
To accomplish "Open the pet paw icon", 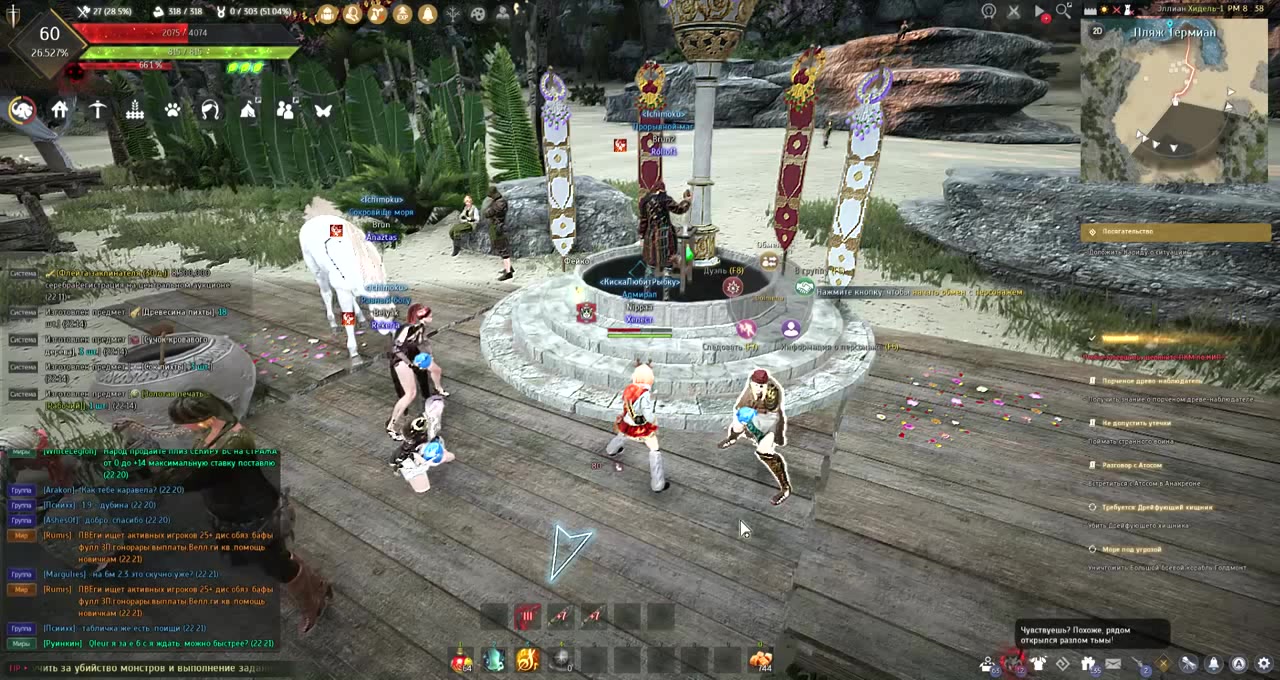I will point(173,110).
